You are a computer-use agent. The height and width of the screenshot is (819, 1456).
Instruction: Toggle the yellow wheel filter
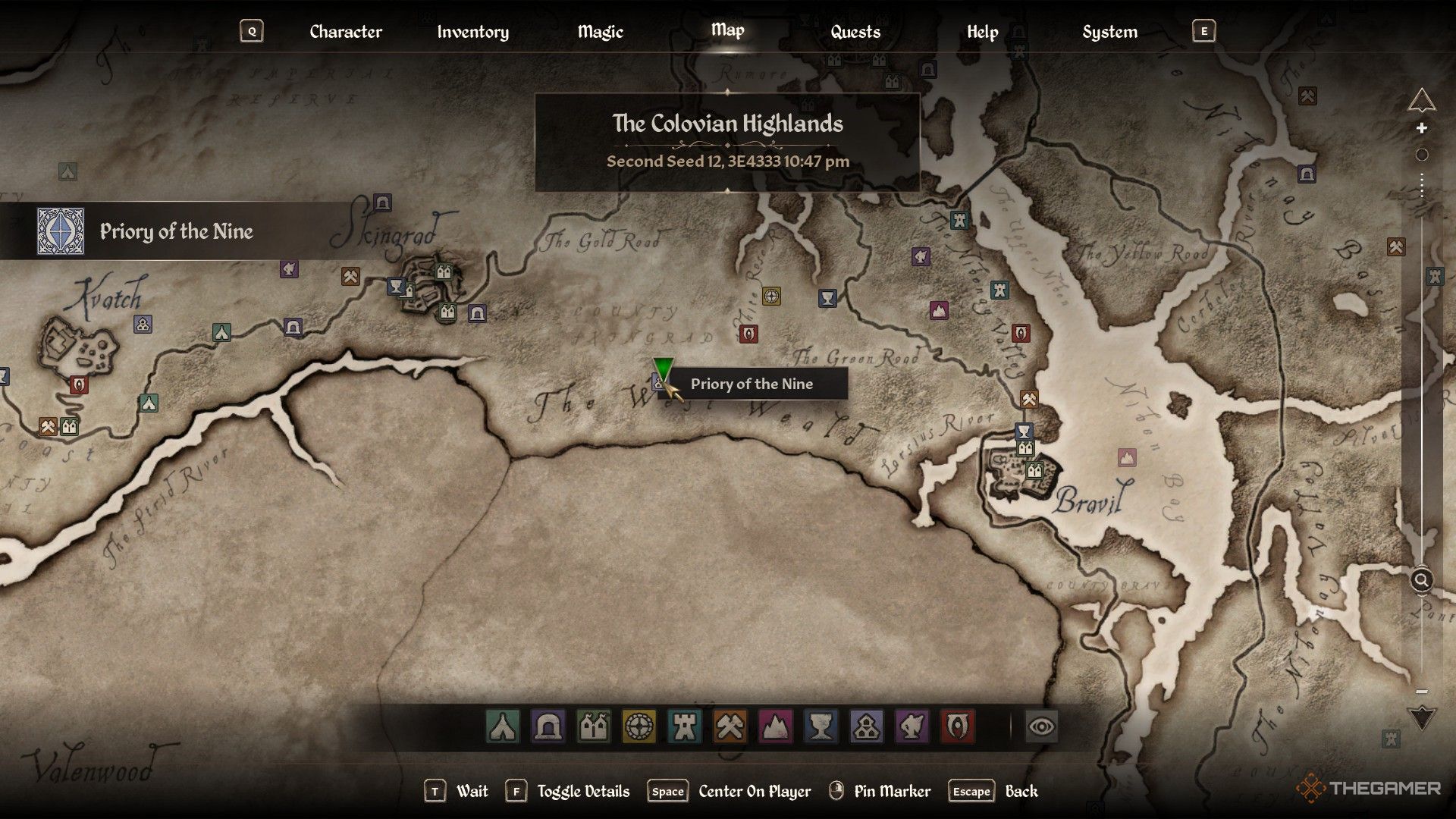click(639, 726)
